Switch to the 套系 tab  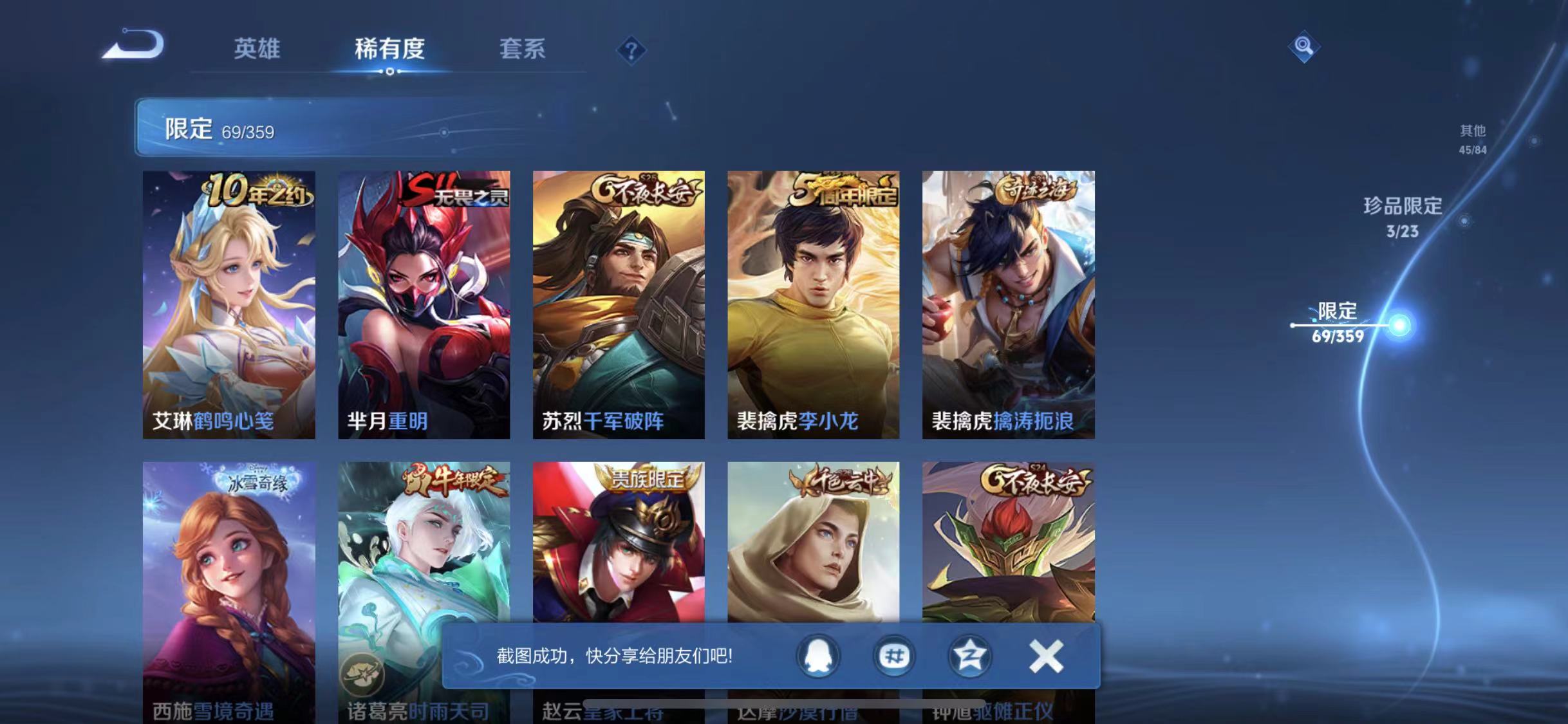[523, 50]
